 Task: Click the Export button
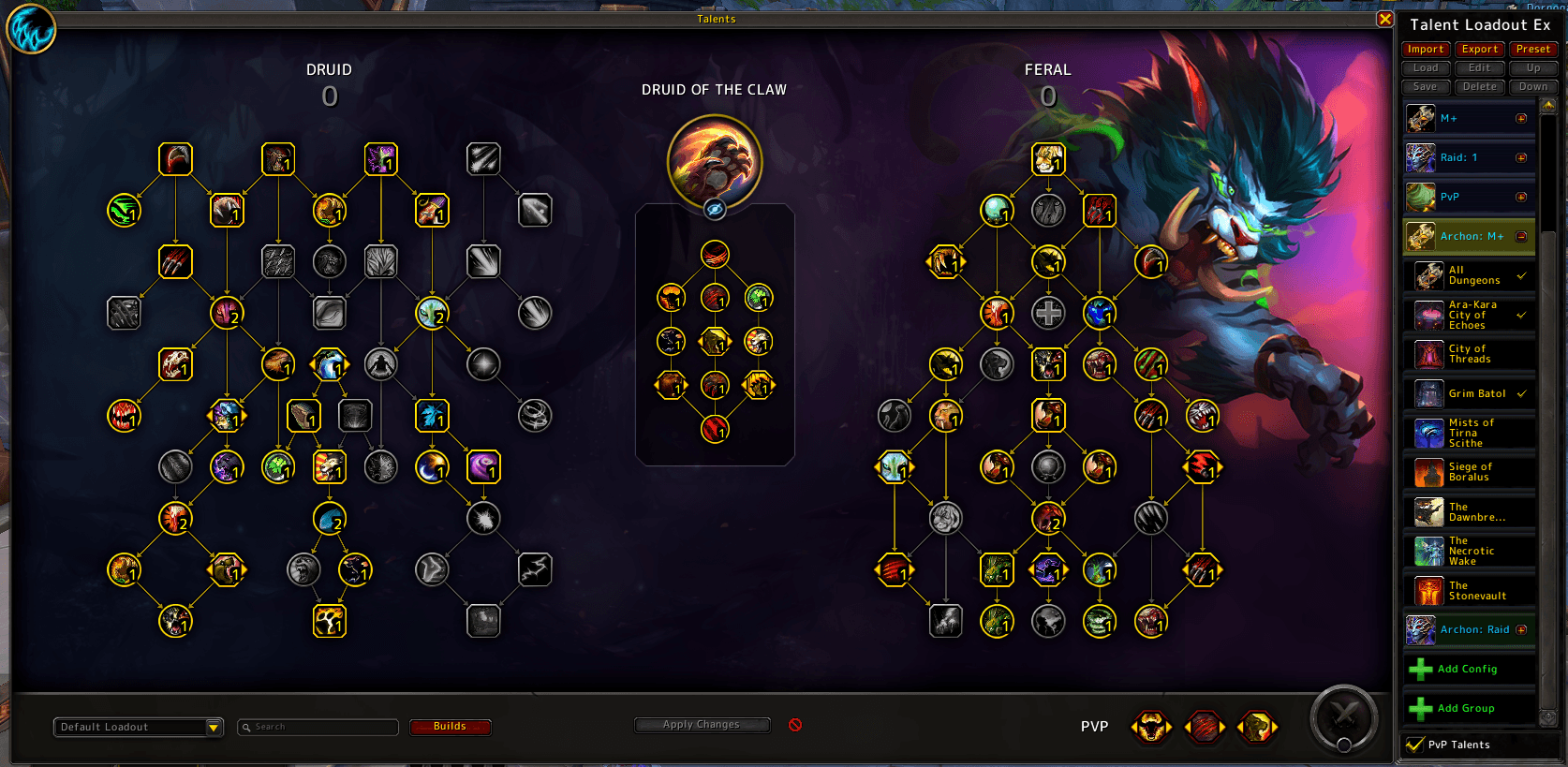[x=1480, y=50]
